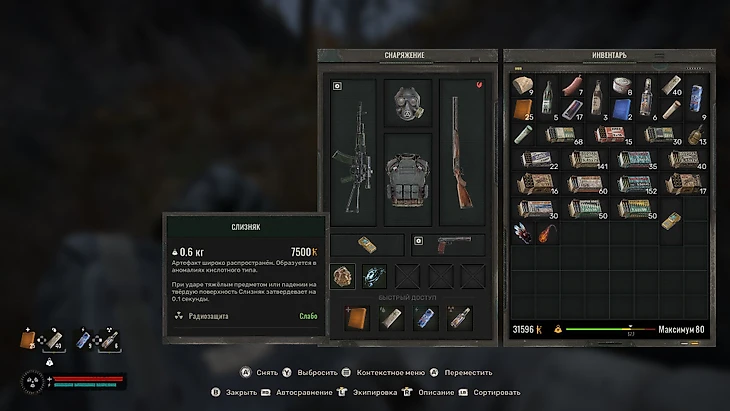Select the equipped gas mask
The image size is (730, 411).
(x=408, y=102)
